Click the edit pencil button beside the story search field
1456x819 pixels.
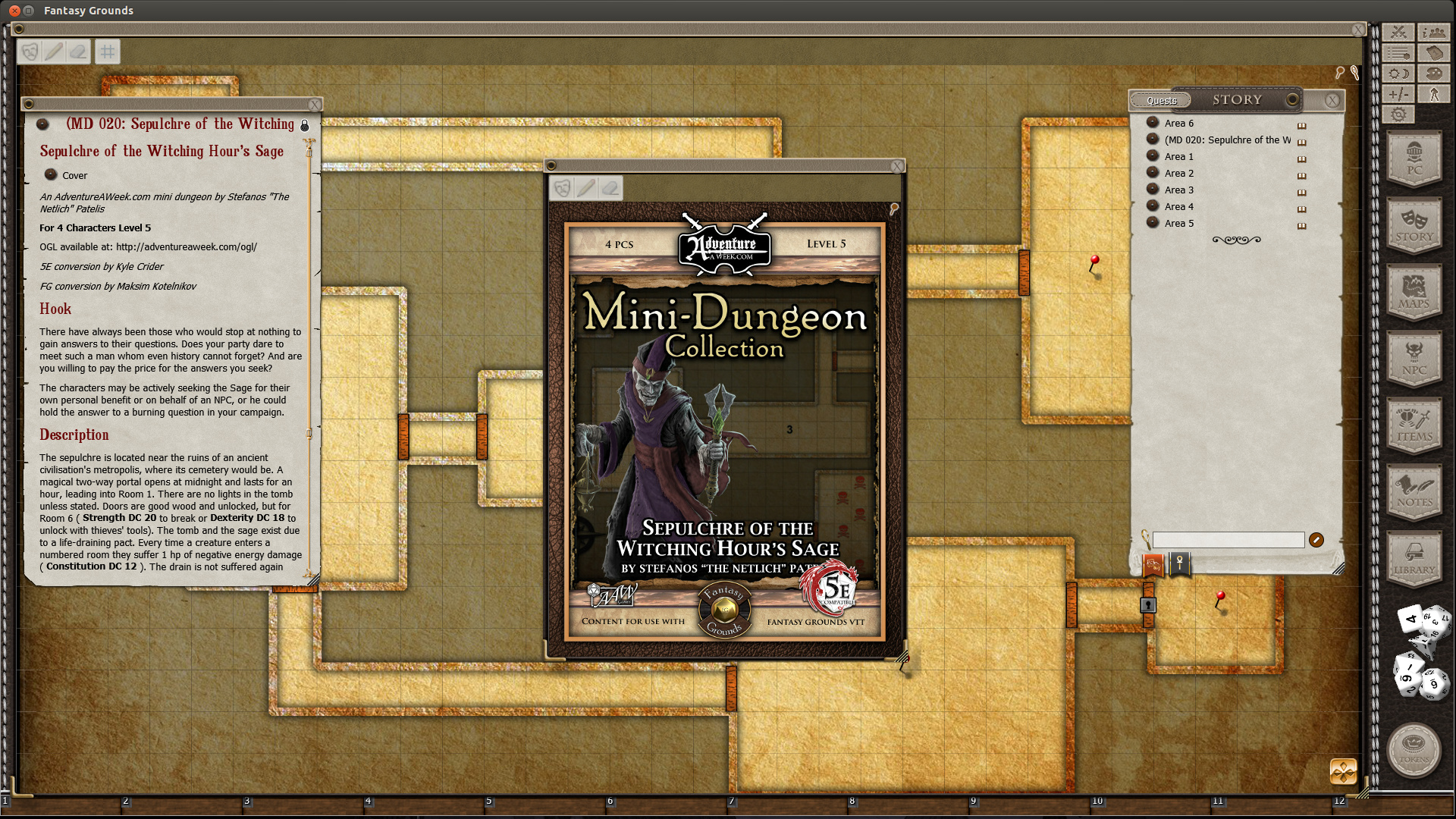pos(1317,540)
